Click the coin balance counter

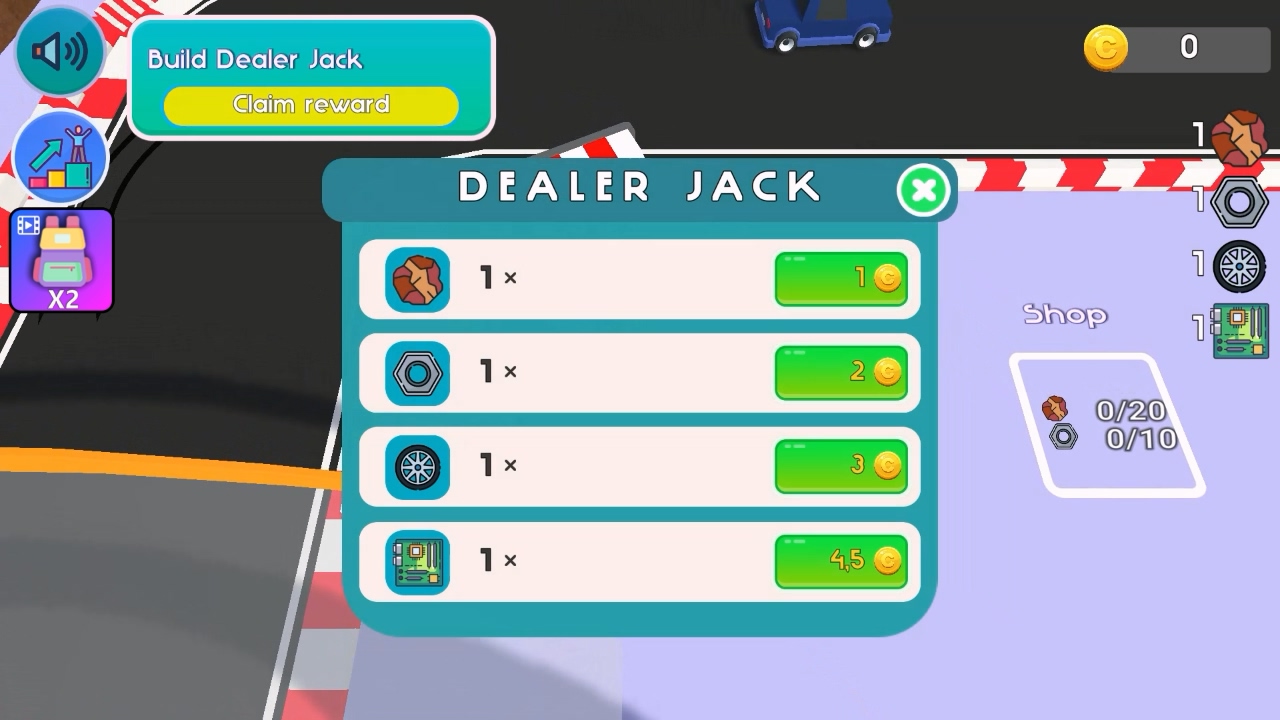[x=1175, y=47]
